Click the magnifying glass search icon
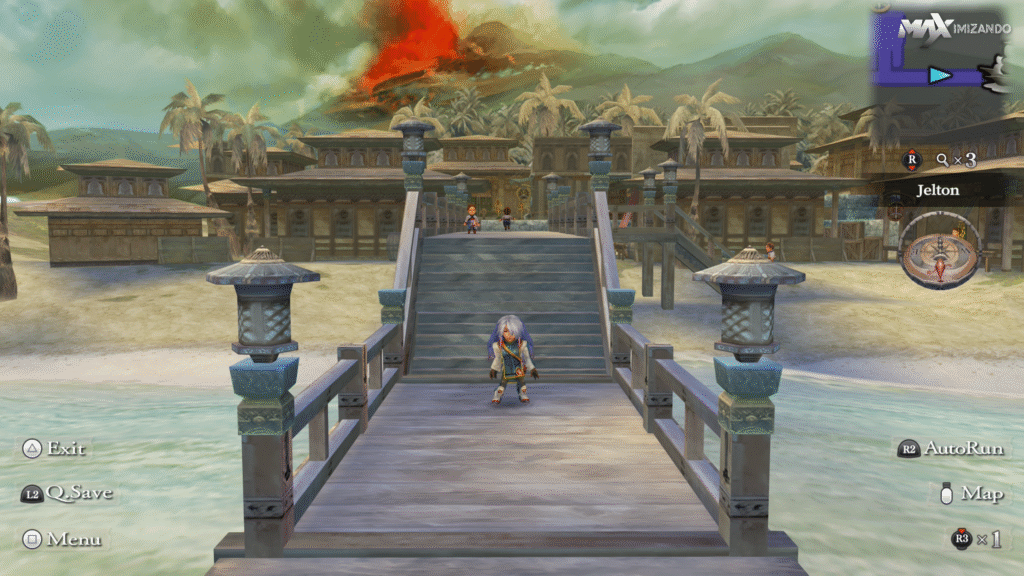The image size is (1024, 576). click(942, 159)
